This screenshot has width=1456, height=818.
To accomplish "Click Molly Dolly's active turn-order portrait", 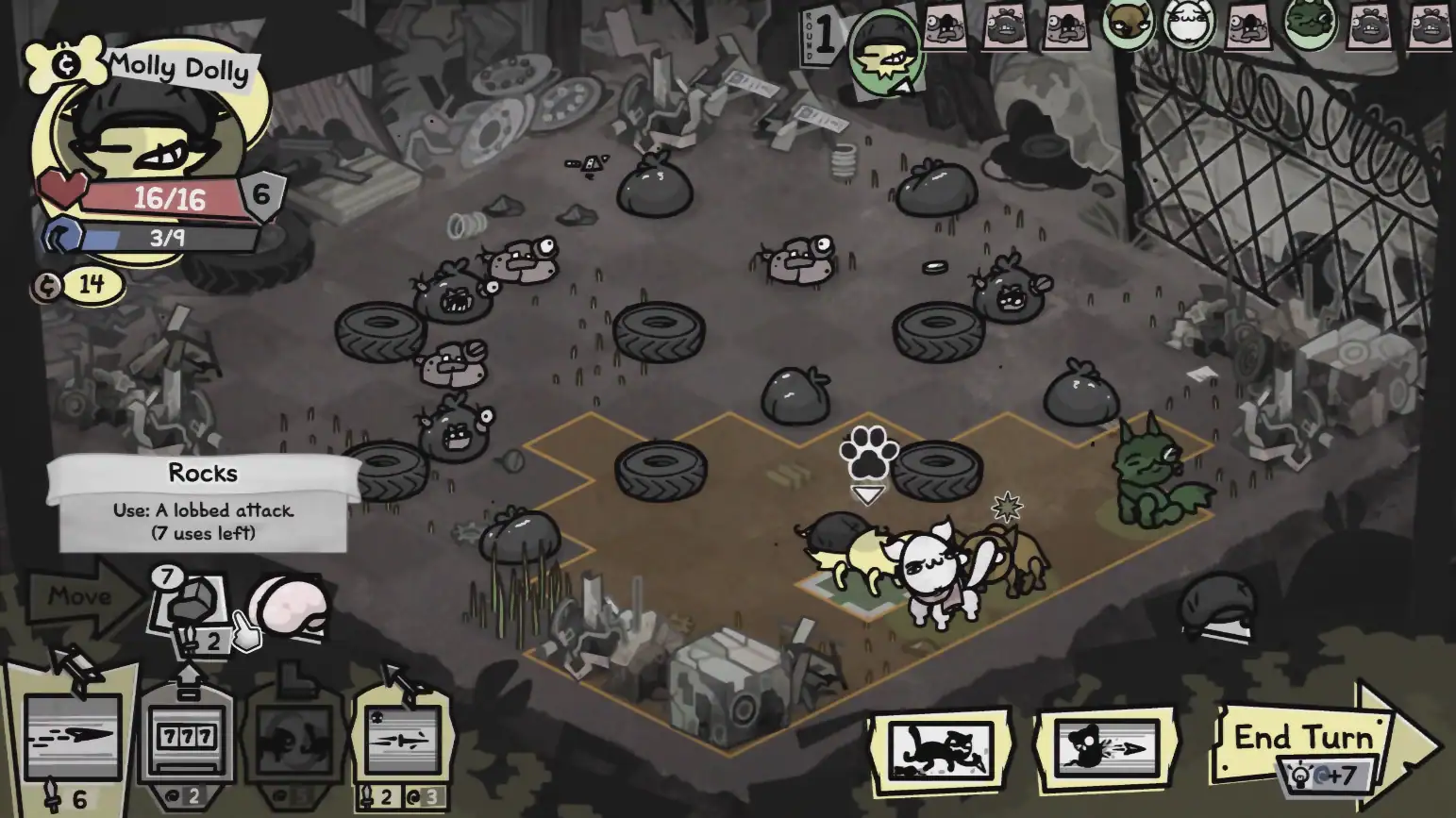I will click(884, 52).
